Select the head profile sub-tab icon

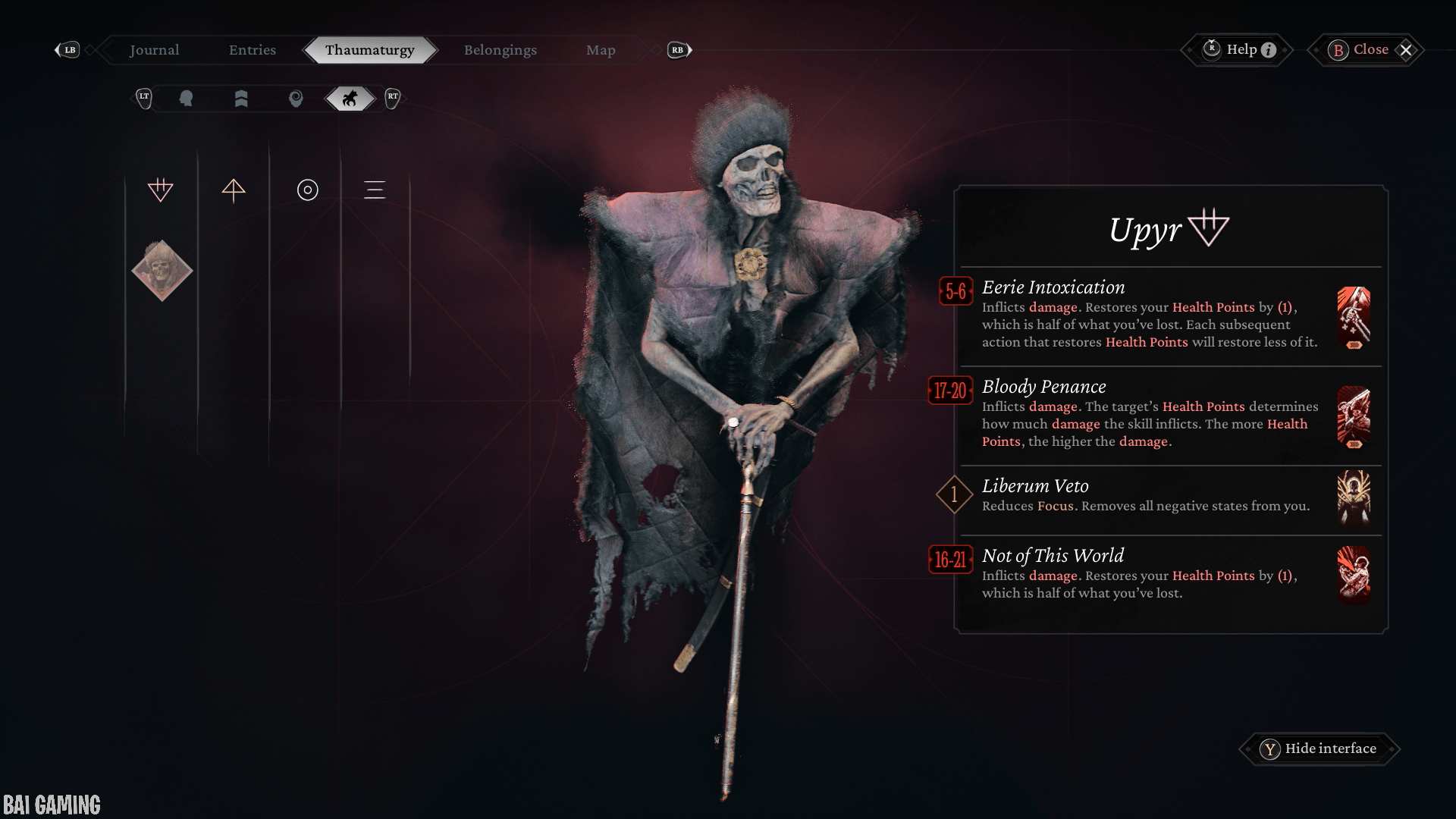pos(186,99)
